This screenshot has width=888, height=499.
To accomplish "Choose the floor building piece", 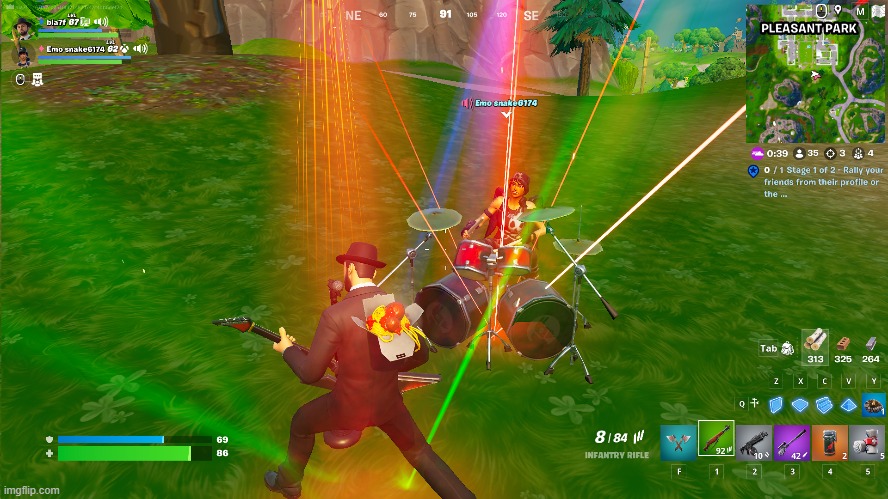I will tap(800, 404).
